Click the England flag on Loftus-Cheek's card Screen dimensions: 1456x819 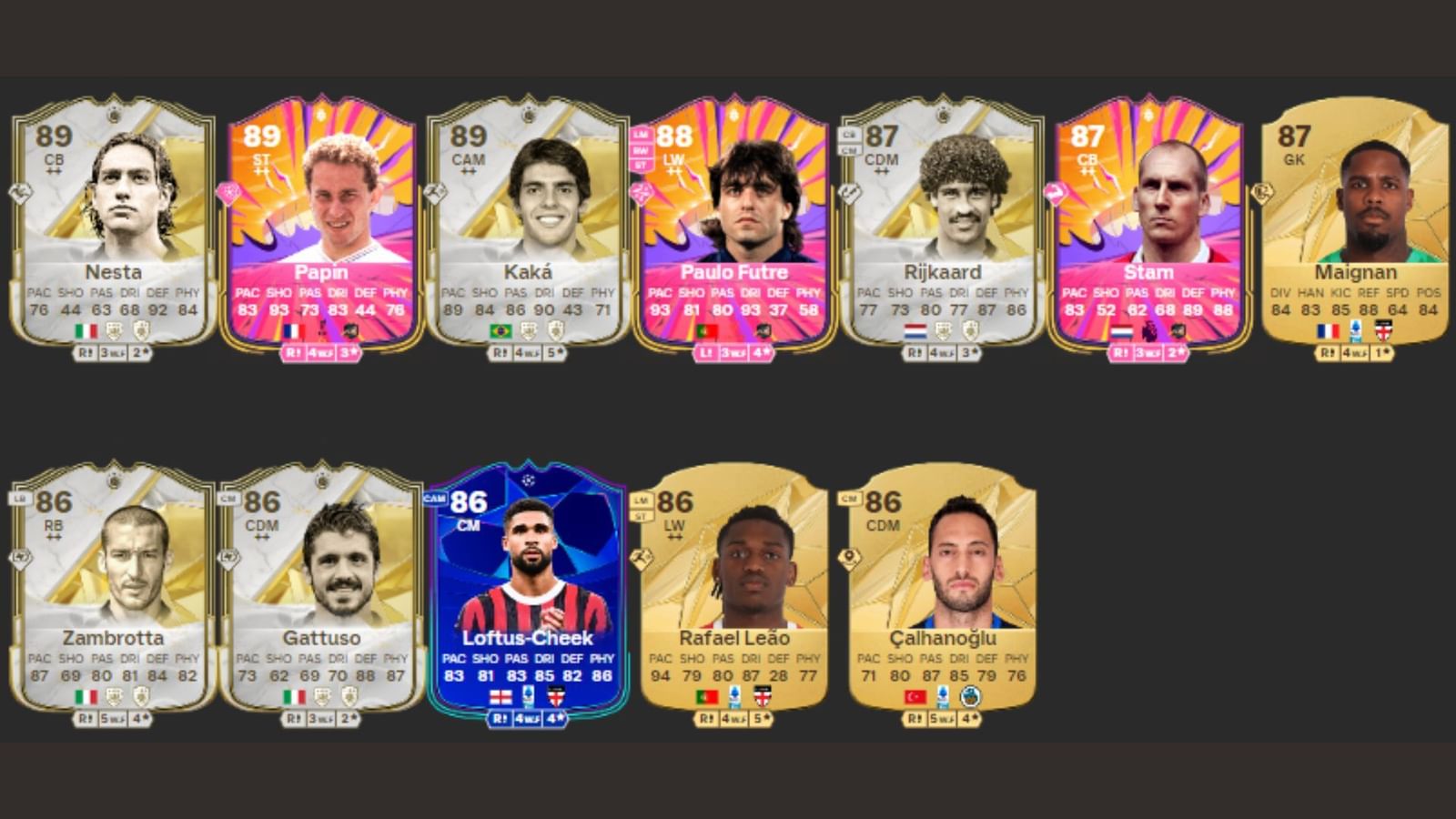pos(500,696)
